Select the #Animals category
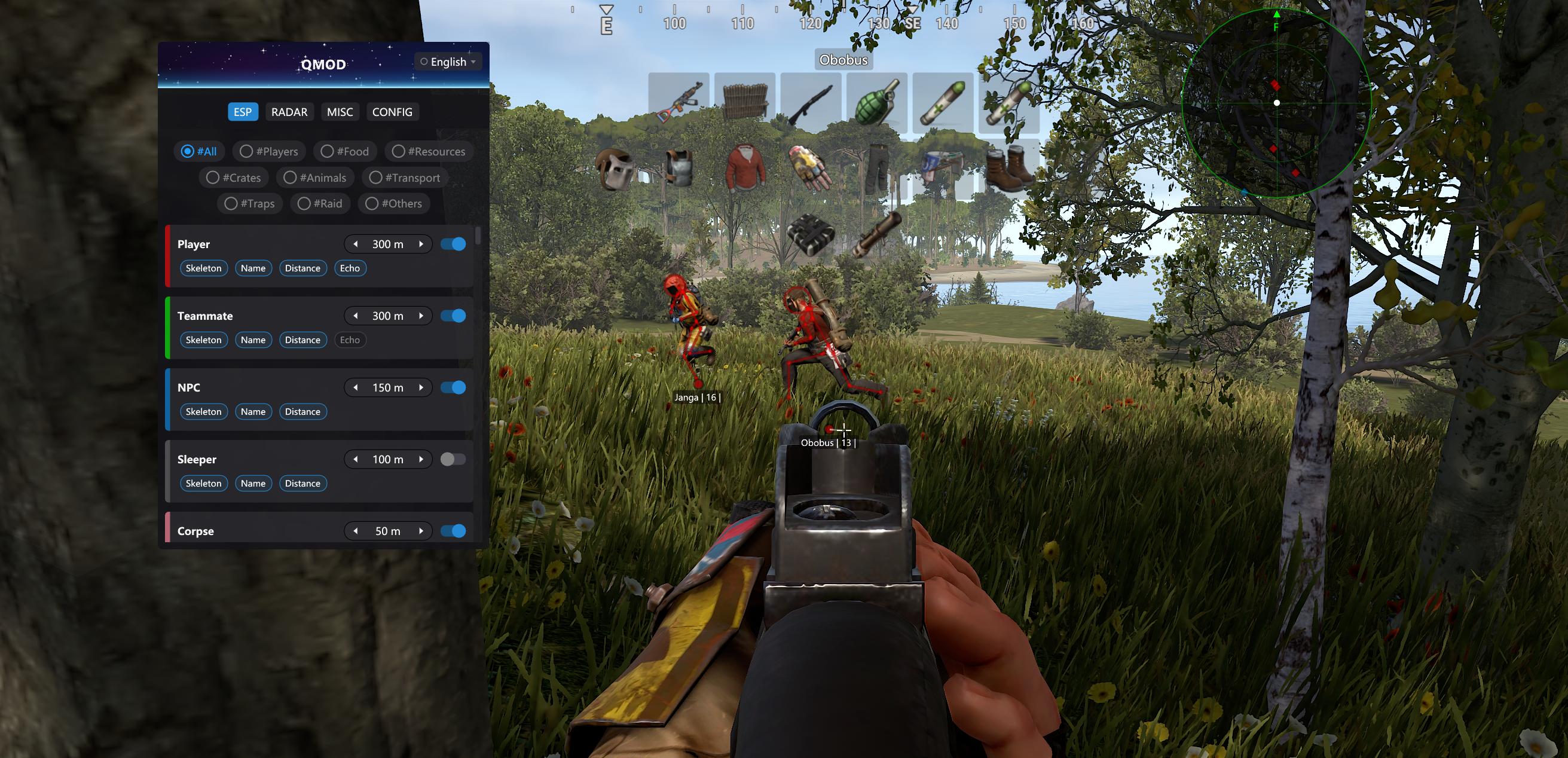The height and width of the screenshot is (758, 1568). click(314, 178)
